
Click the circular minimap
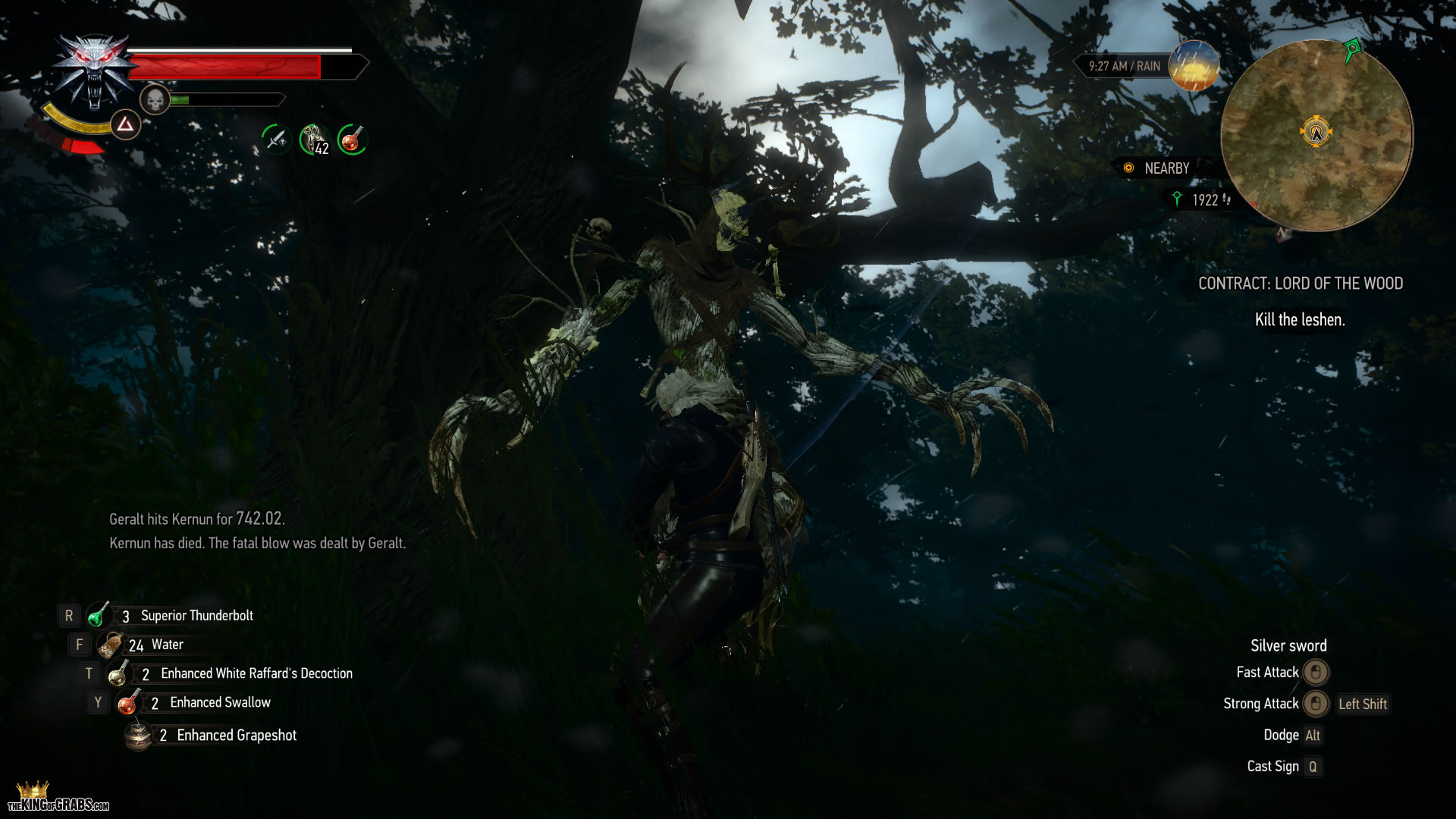pos(1316,135)
